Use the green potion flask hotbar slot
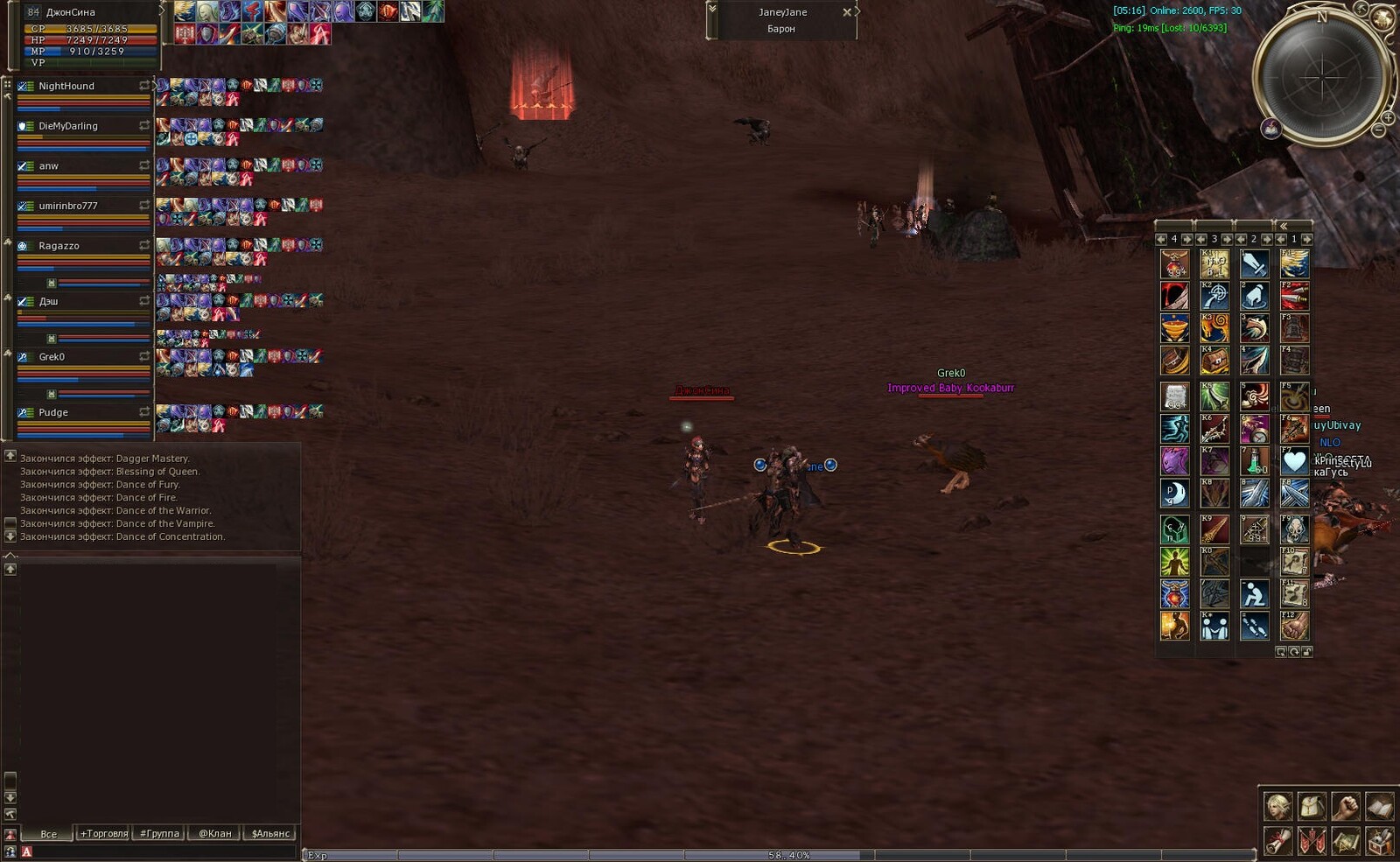 coord(1255,460)
